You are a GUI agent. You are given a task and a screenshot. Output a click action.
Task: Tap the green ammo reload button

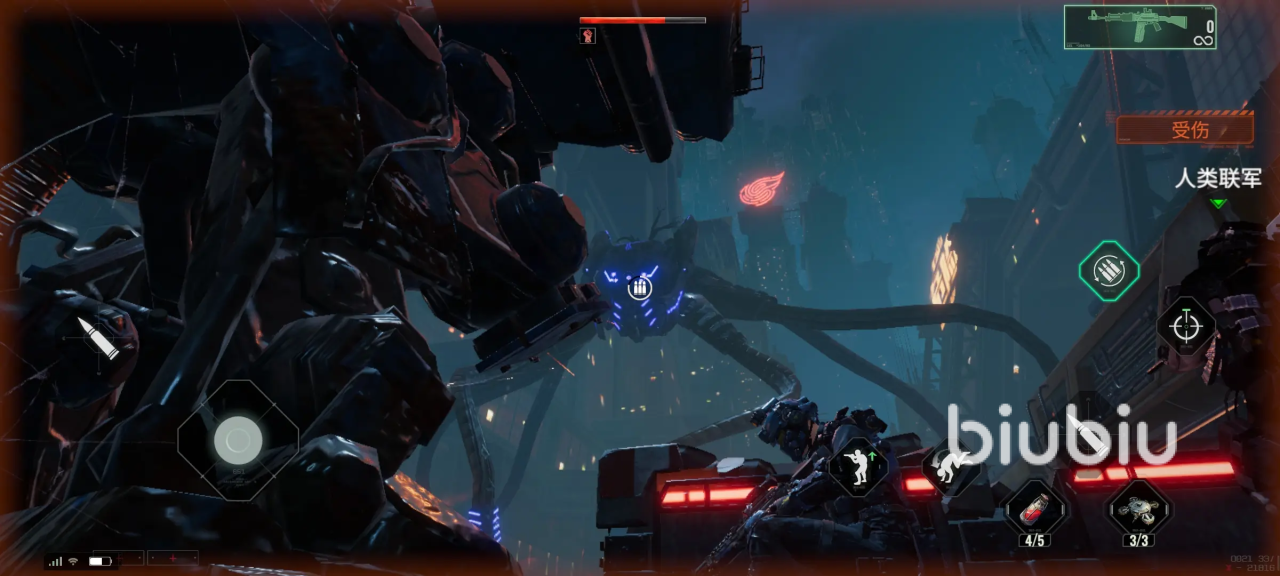tap(1109, 271)
